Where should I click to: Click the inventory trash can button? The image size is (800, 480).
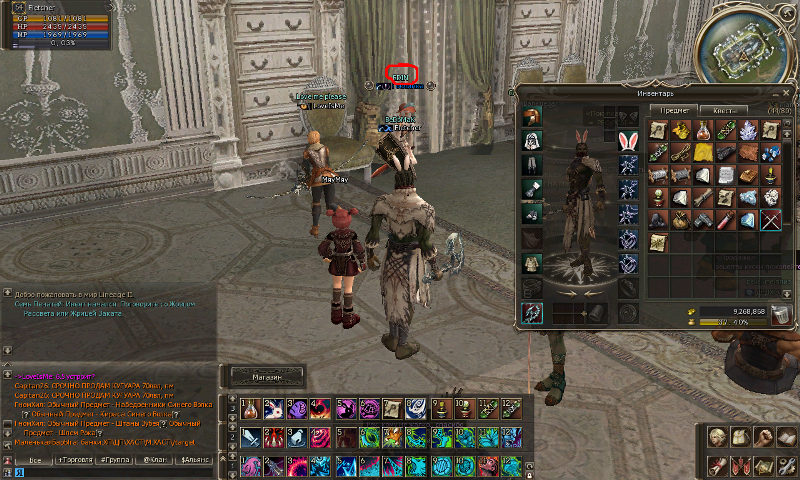[x=780, y=315]
